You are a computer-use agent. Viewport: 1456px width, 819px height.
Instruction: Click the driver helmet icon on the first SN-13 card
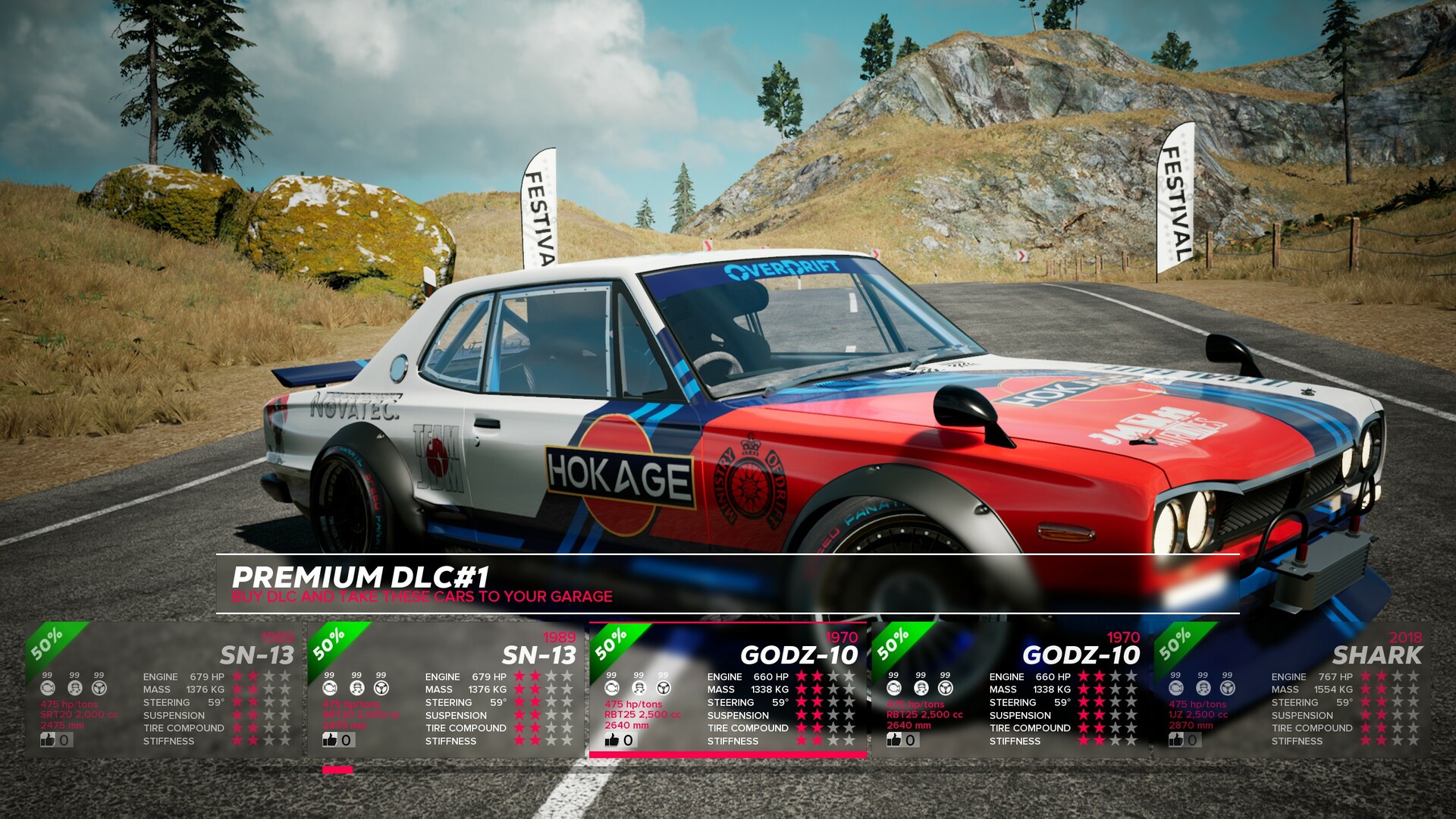click(x=75, y=689)
